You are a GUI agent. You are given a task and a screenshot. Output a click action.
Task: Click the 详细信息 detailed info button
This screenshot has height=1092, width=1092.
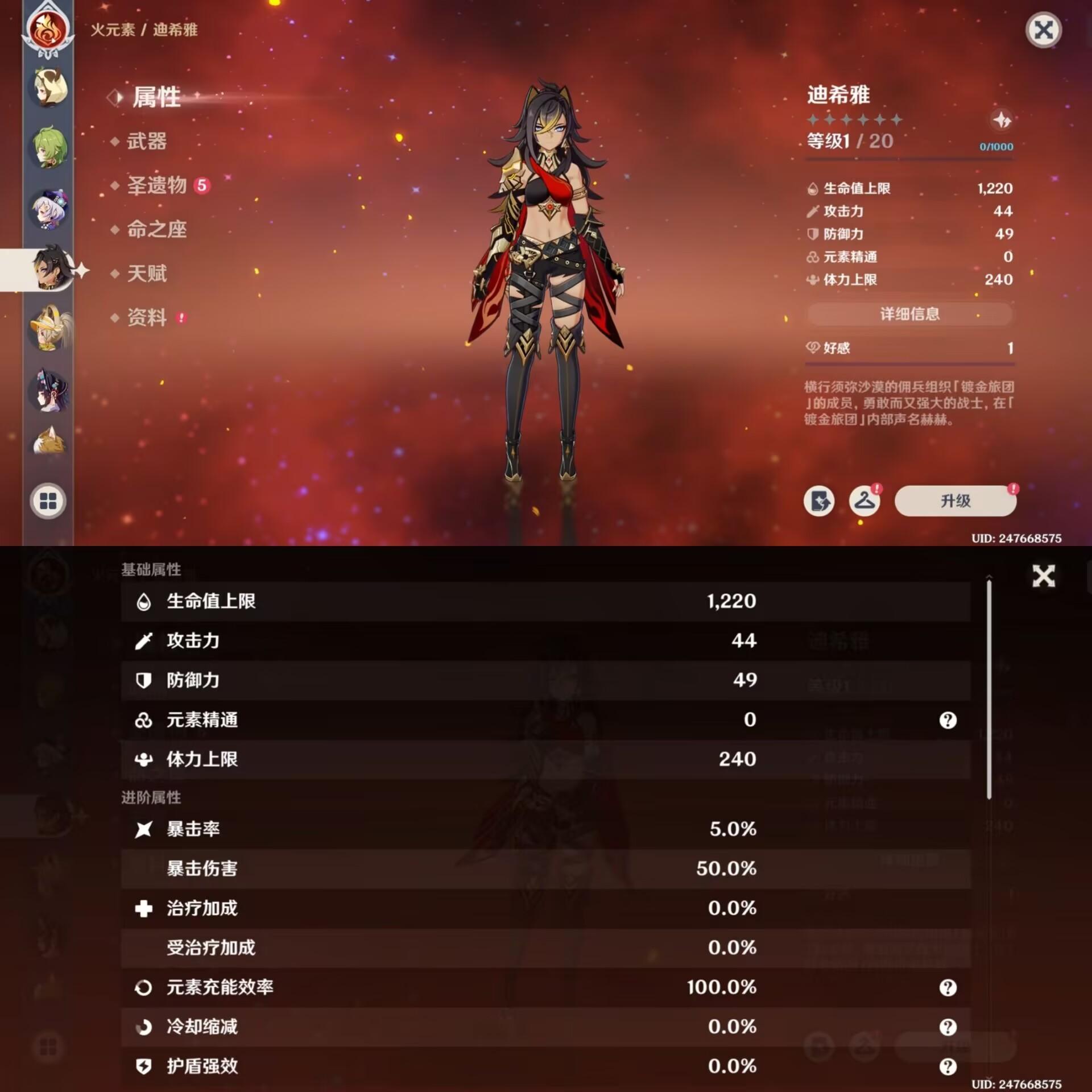pos(908,315)
